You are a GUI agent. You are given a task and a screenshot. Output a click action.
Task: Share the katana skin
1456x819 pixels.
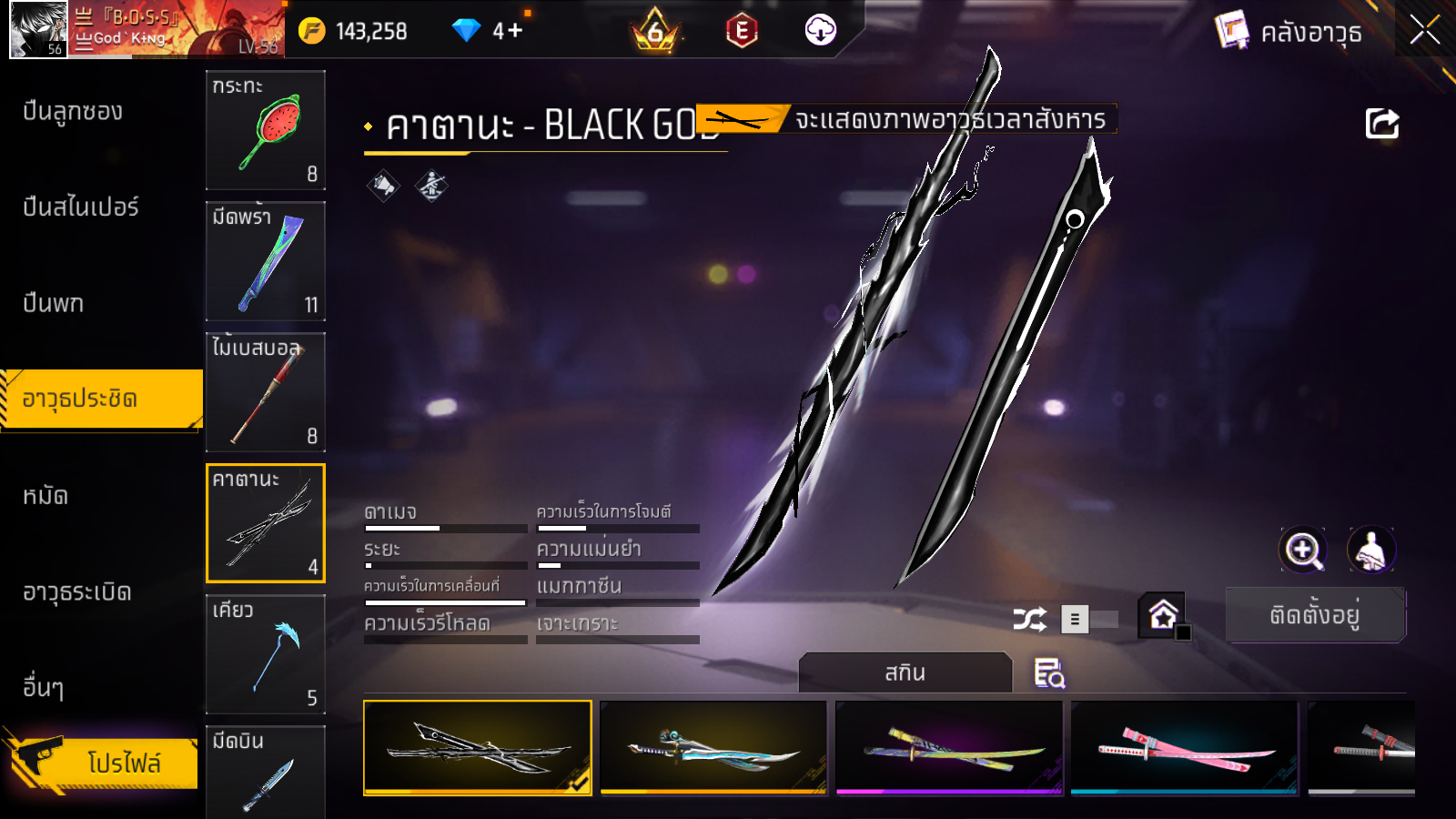point(1381,123)
